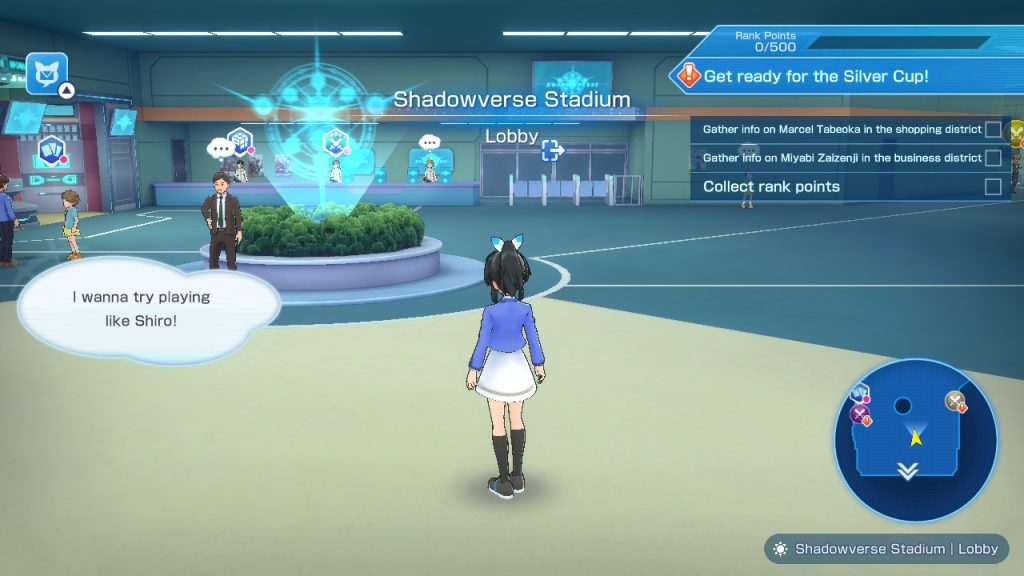The width and height of the screenshot is (1024, 576).
Task: Open the circular lobby minimap
Action: pos(915,440)
